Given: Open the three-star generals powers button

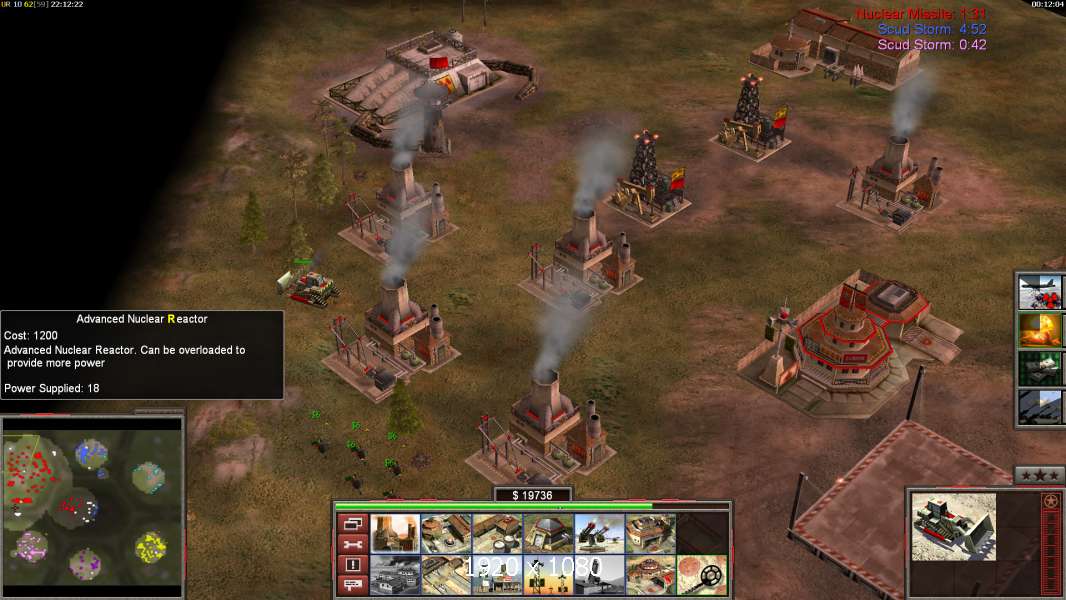Looking at the screenshot, I should tap(1039, 475).
